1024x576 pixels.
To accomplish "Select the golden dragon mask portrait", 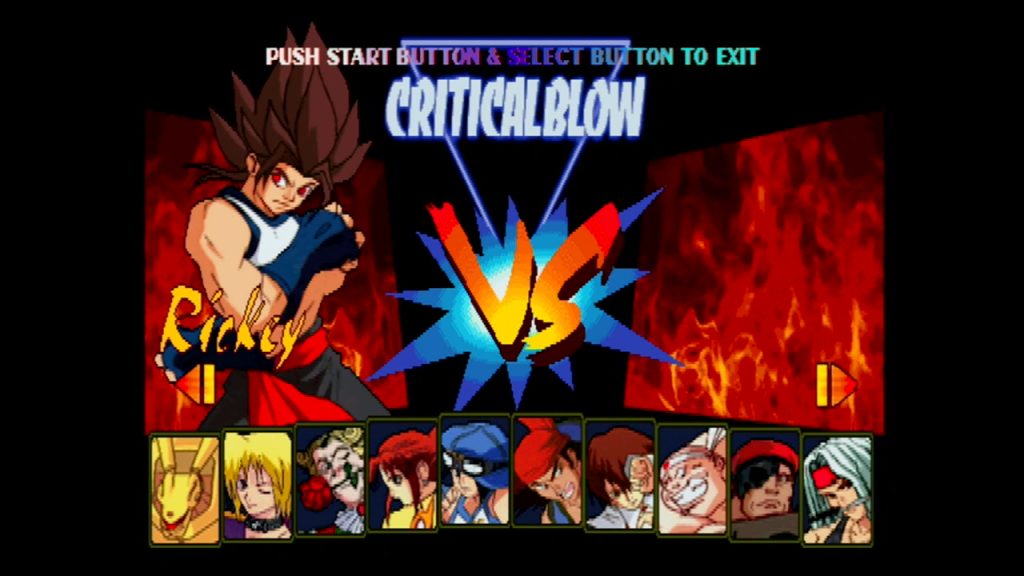I will [x=185, y=489].
